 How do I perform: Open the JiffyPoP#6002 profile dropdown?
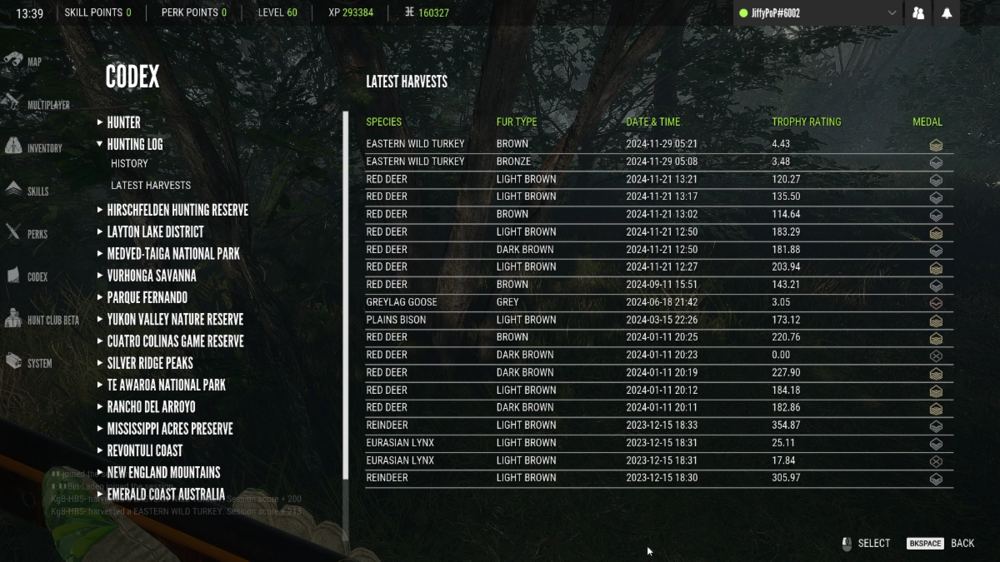[x=817, y=13]
